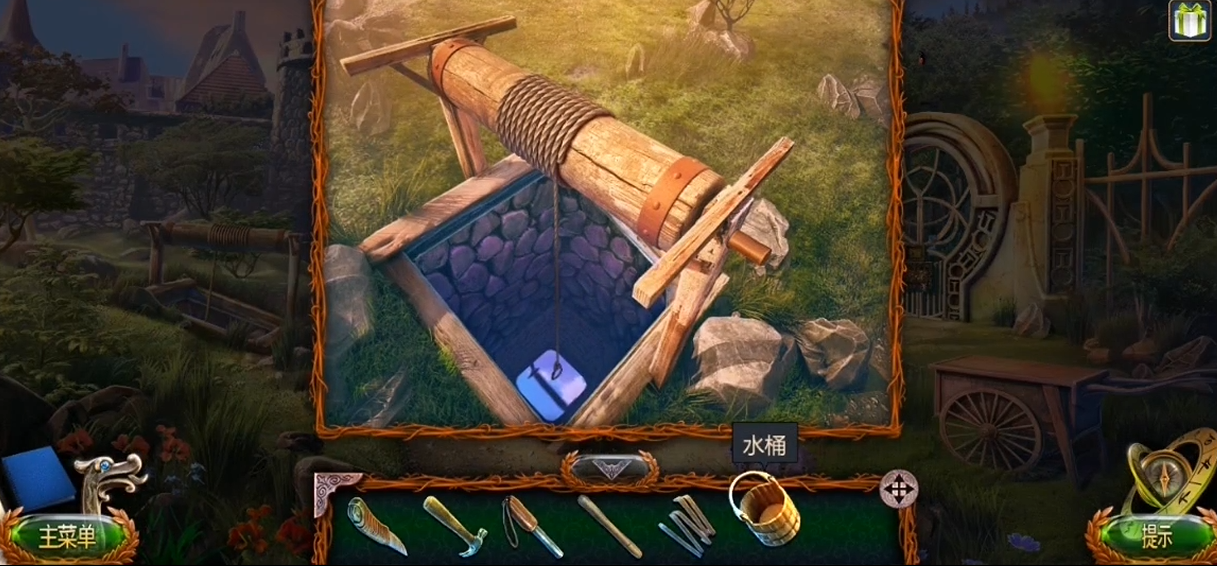Select the wooden stick inventory item
The height and width of the screenshot is (566, 1217).
(609, 526)
